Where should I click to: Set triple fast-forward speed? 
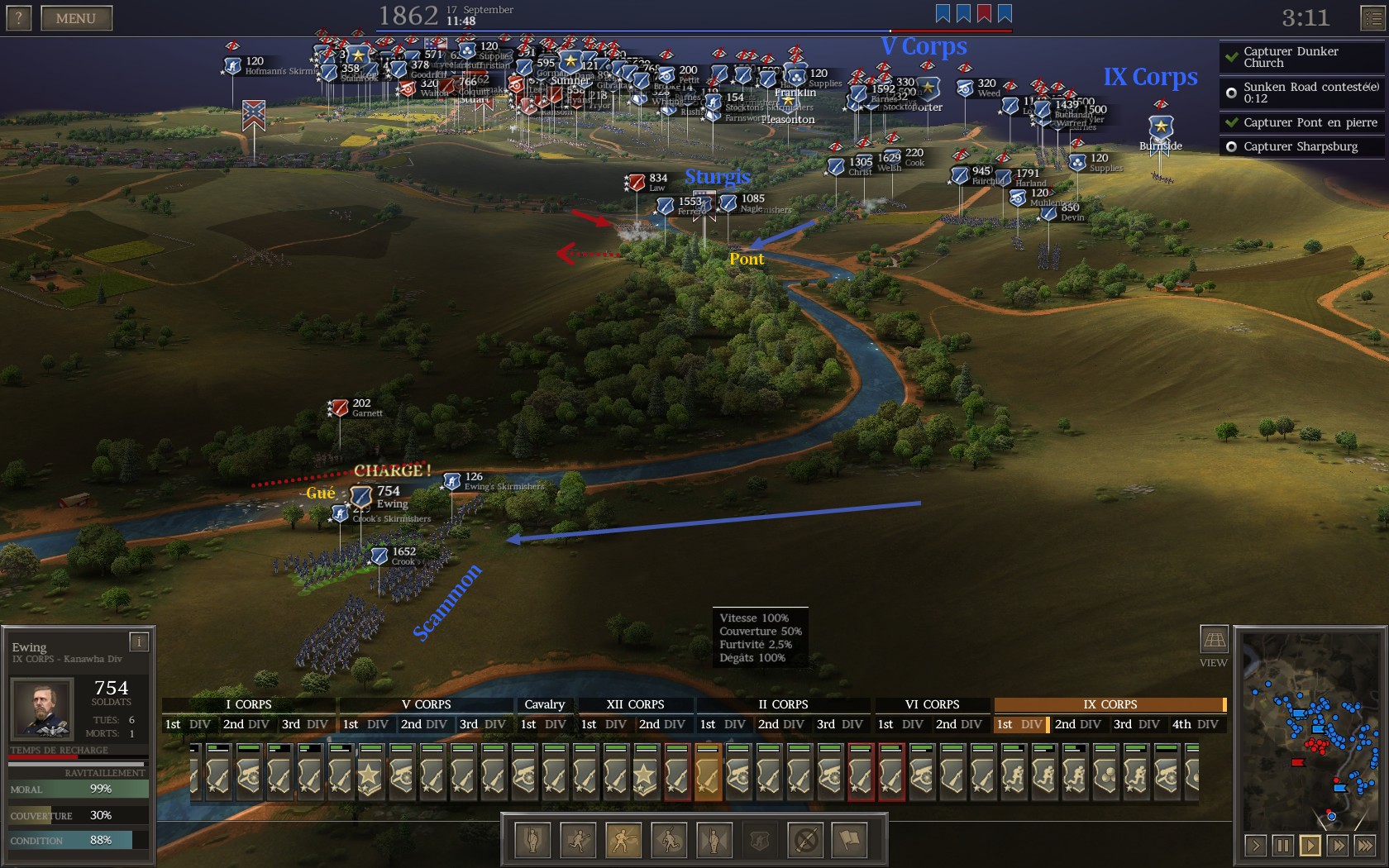[x=1365, y=845]
